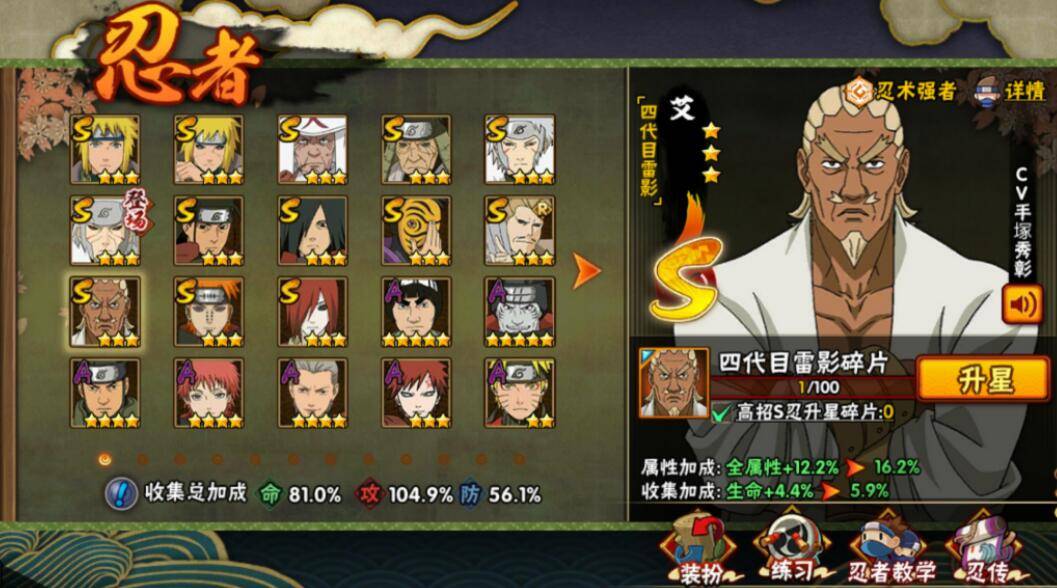The image size is (1057, 588).
Task: Go to next ninja page arrow
Action: tap(586, 269)
